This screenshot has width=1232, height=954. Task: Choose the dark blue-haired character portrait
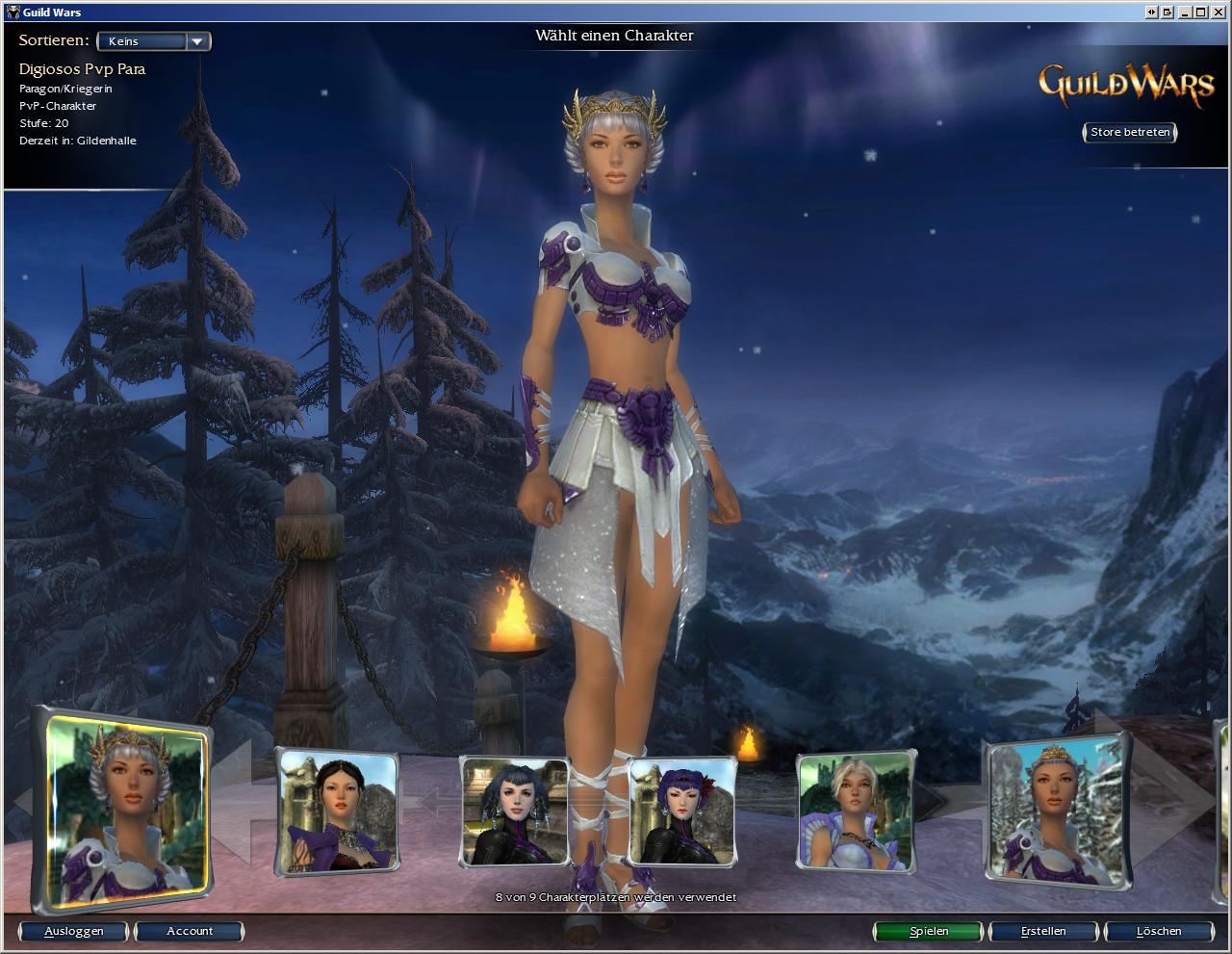[514, 812]
